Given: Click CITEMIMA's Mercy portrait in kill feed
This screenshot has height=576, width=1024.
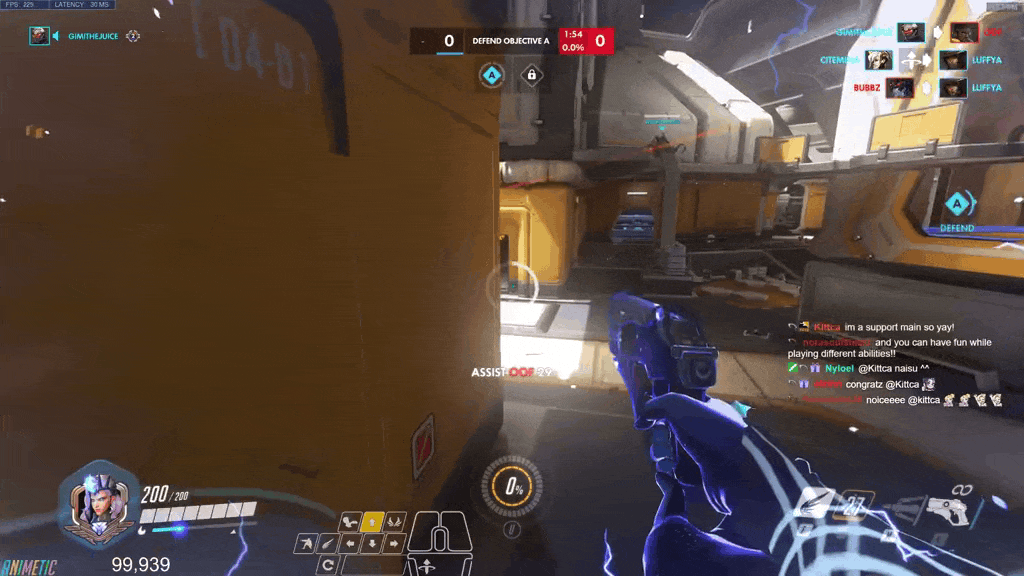Looking at the screenshot, I should click(879, 60).
